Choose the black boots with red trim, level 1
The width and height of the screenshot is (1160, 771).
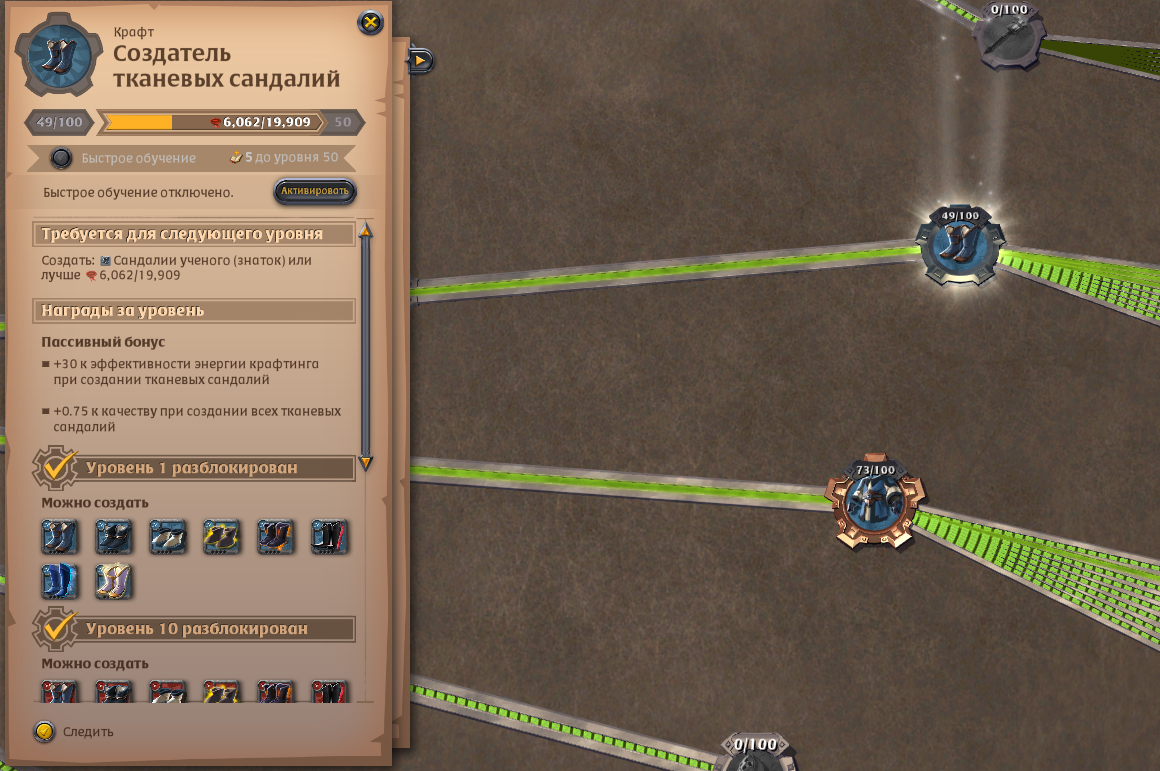329,537
